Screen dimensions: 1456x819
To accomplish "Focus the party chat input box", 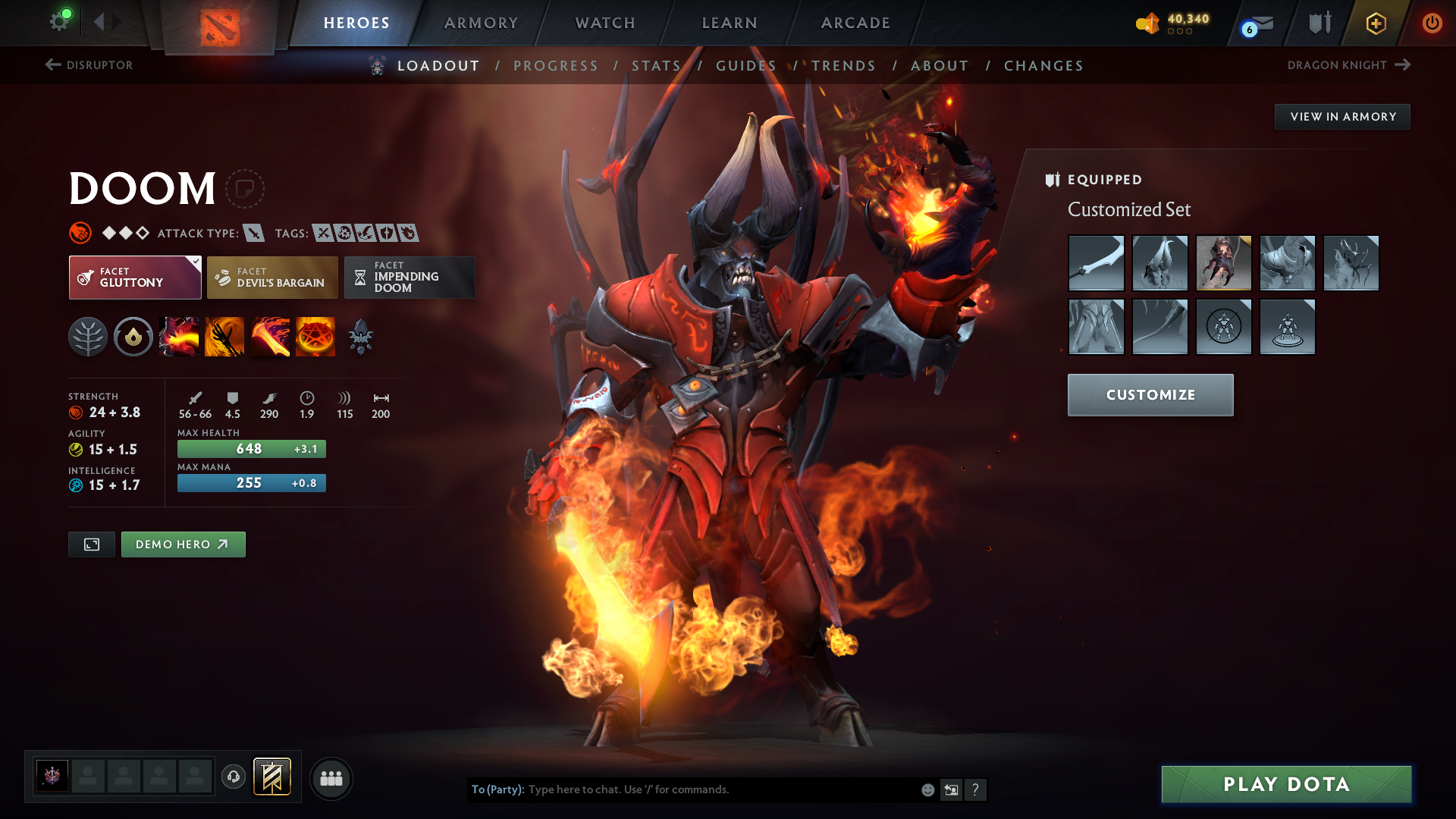I will point(720,789).
